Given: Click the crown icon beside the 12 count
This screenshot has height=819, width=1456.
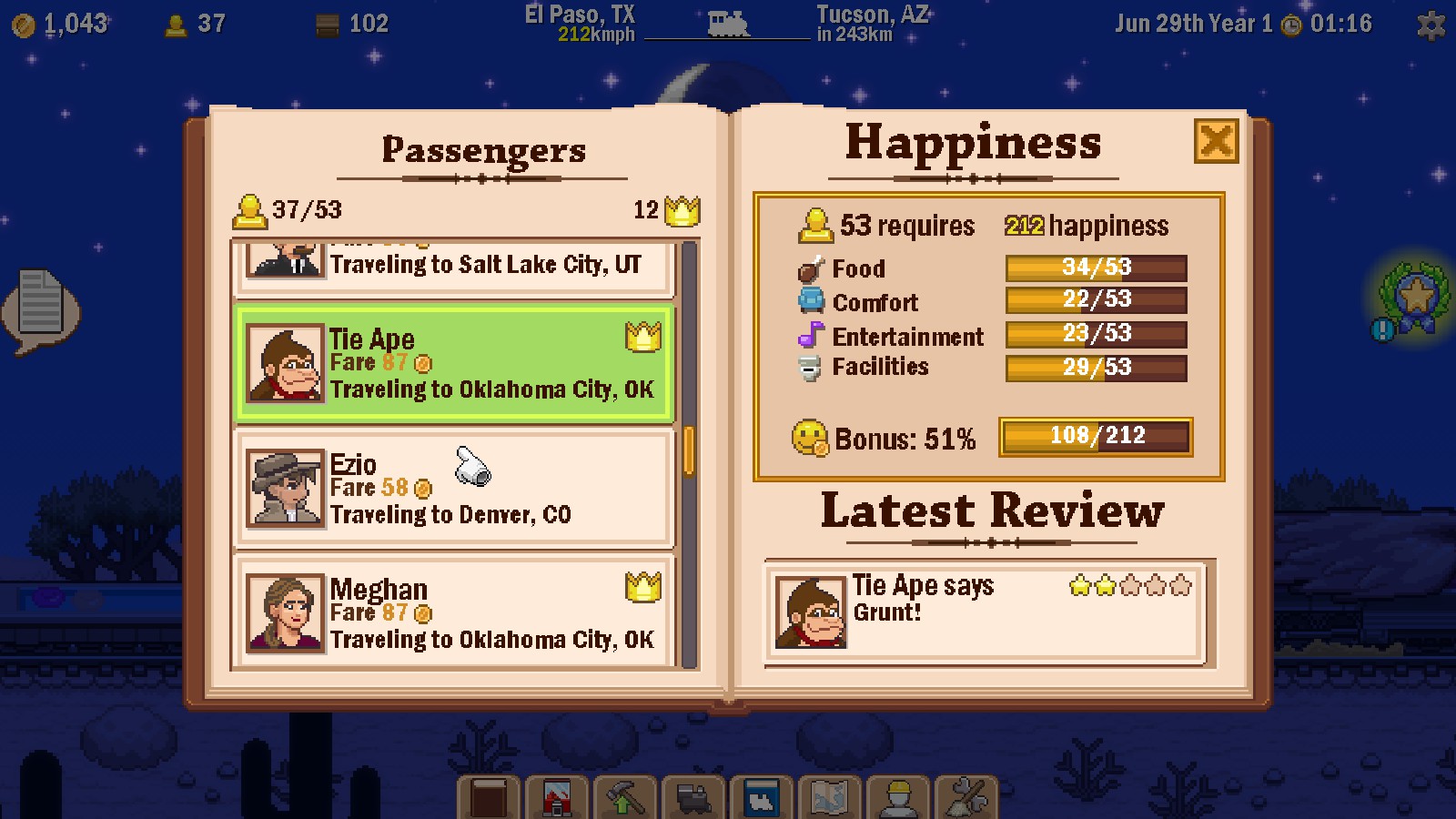Looking at the screenshot, I should point(681,210).
